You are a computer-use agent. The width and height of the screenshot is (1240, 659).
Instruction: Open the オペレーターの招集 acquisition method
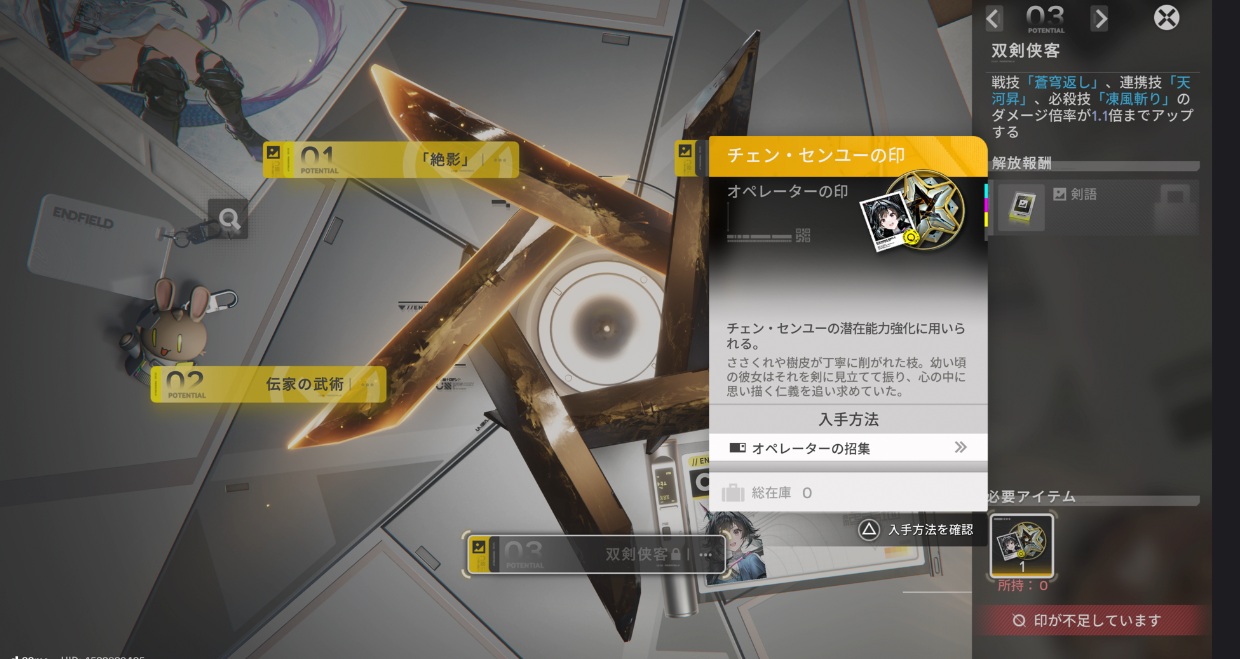(848, 448)
